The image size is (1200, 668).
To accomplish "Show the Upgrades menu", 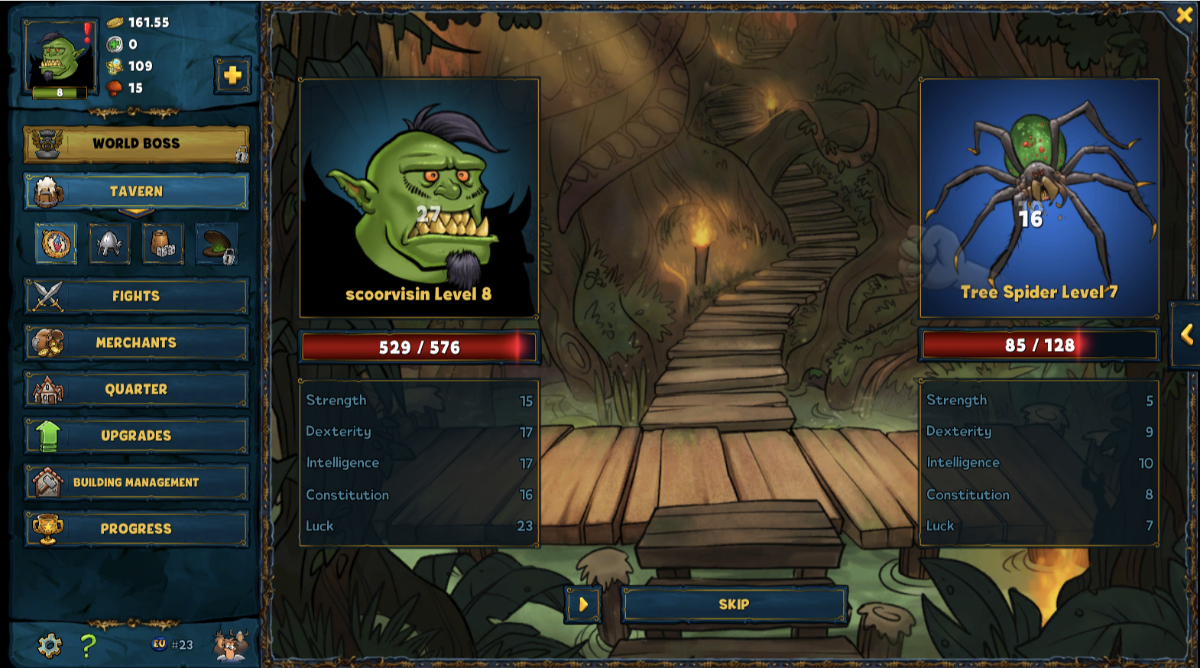I will coord(136,436).
